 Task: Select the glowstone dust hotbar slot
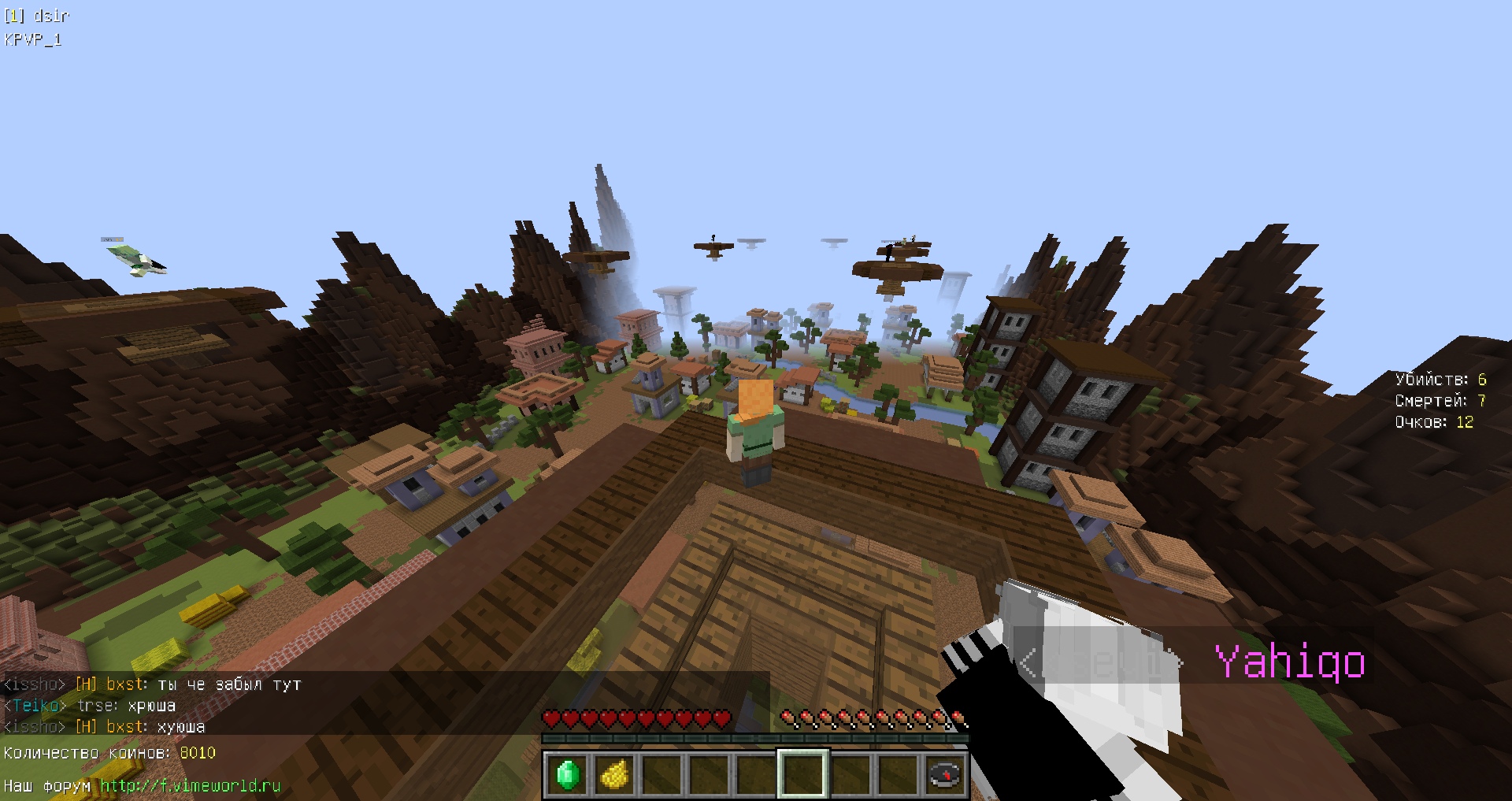click(x=614, y=774)
